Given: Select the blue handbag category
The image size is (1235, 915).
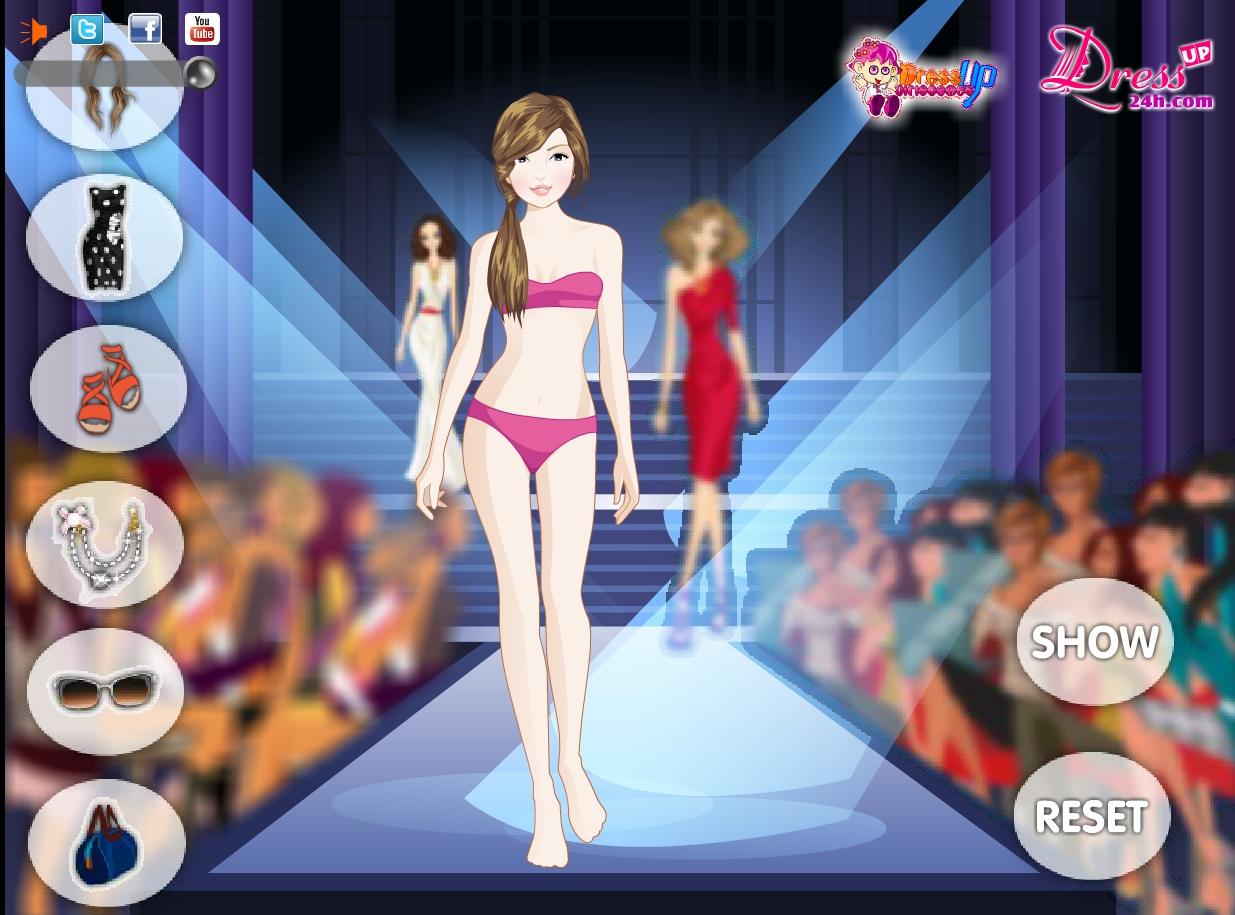Looking at the screenshot, I should [x=107, y=842].
